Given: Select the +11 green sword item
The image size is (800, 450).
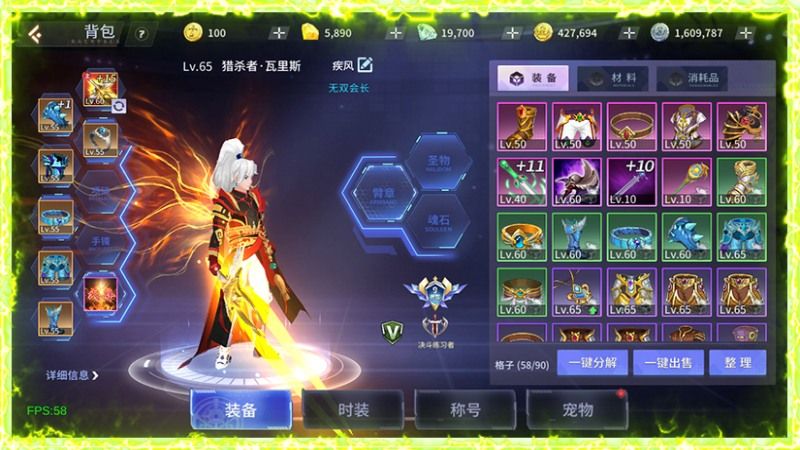Looking at the screenshot, I should (521, 180).
